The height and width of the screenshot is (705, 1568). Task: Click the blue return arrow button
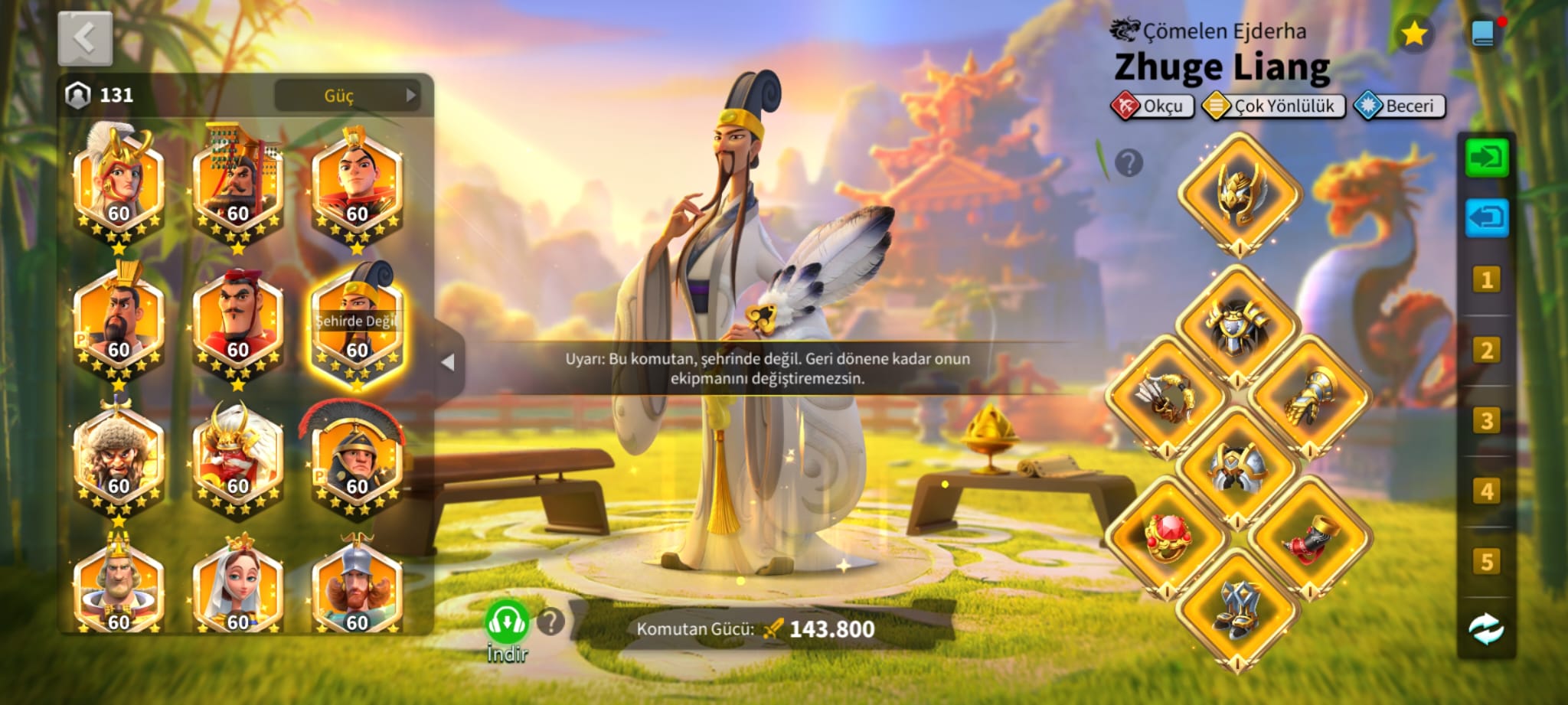[x=1486, y=218]
